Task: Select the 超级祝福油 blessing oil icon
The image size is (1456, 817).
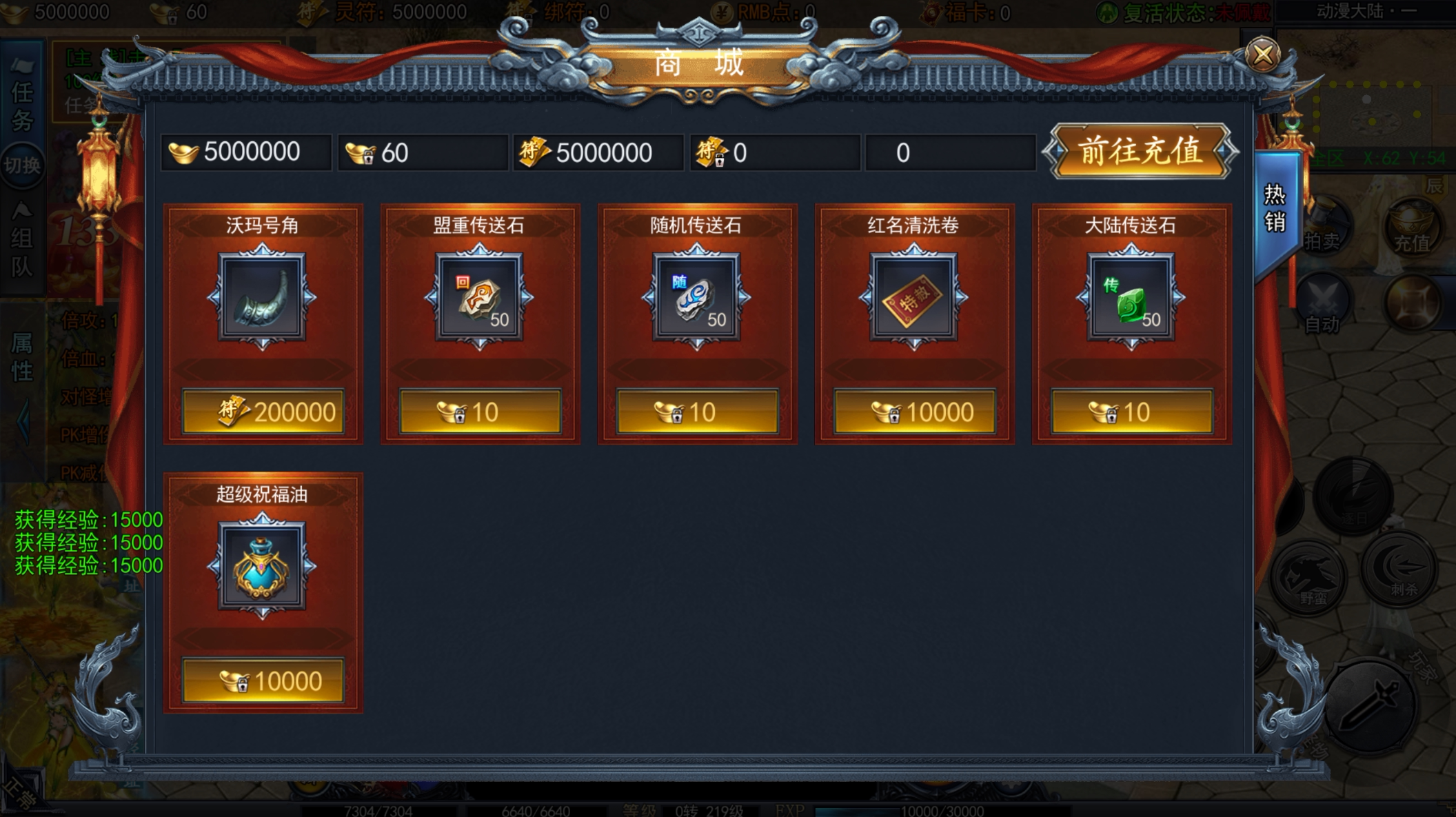Action: [x=262, y=566]
